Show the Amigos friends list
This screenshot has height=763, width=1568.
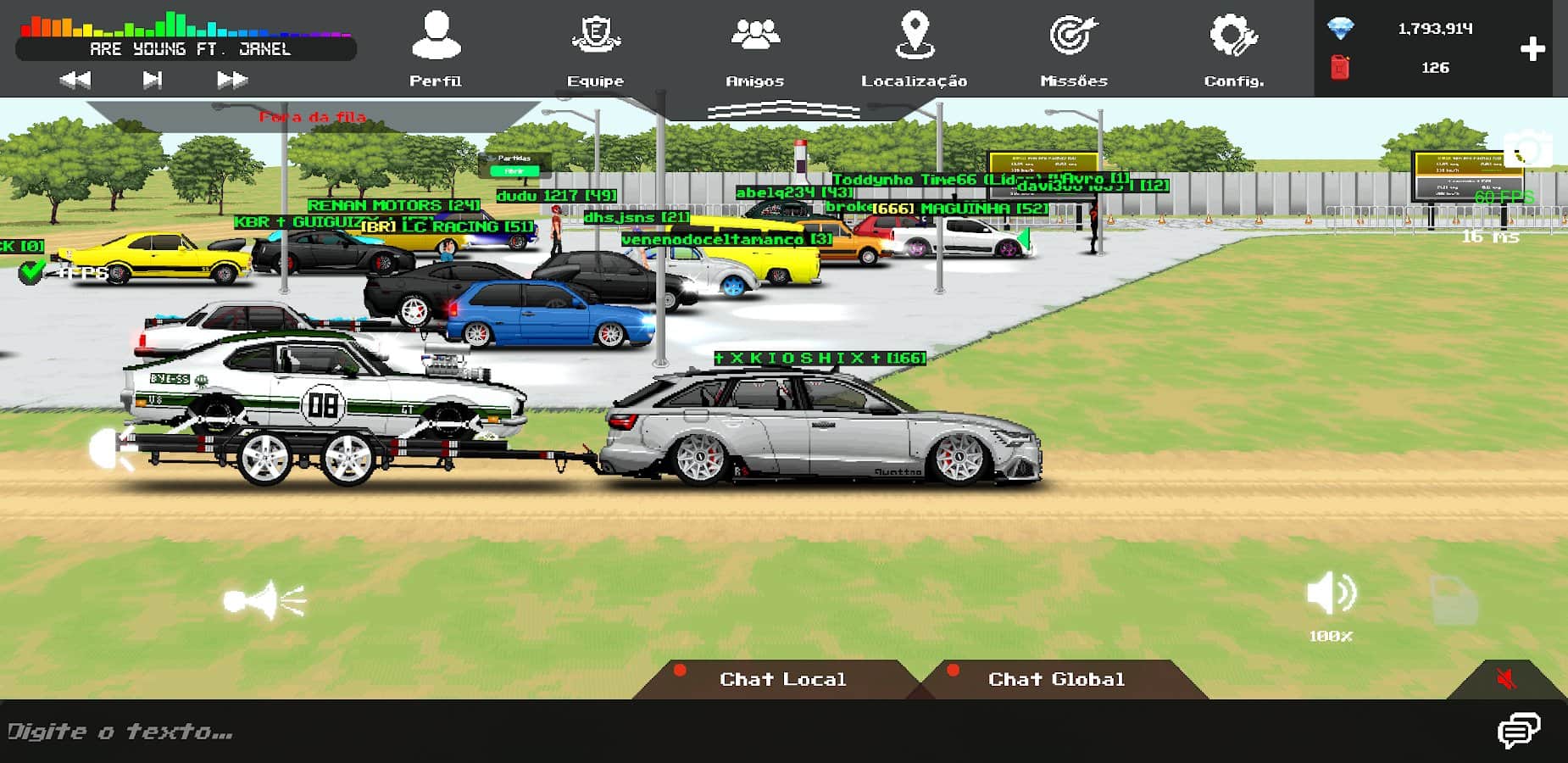[754, 47]
